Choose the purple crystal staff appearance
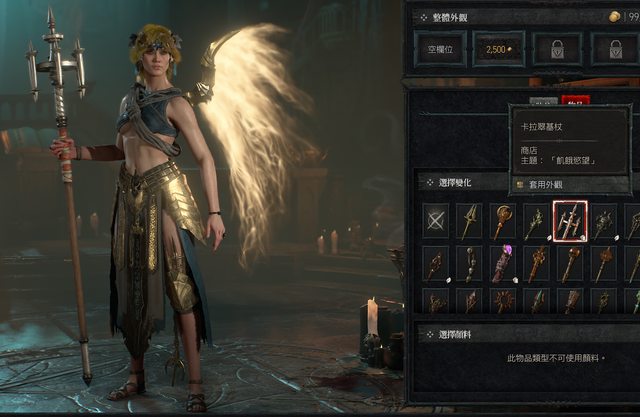This screenshot has width=640, height=417. pyautogui.click(x=502, y=264)
